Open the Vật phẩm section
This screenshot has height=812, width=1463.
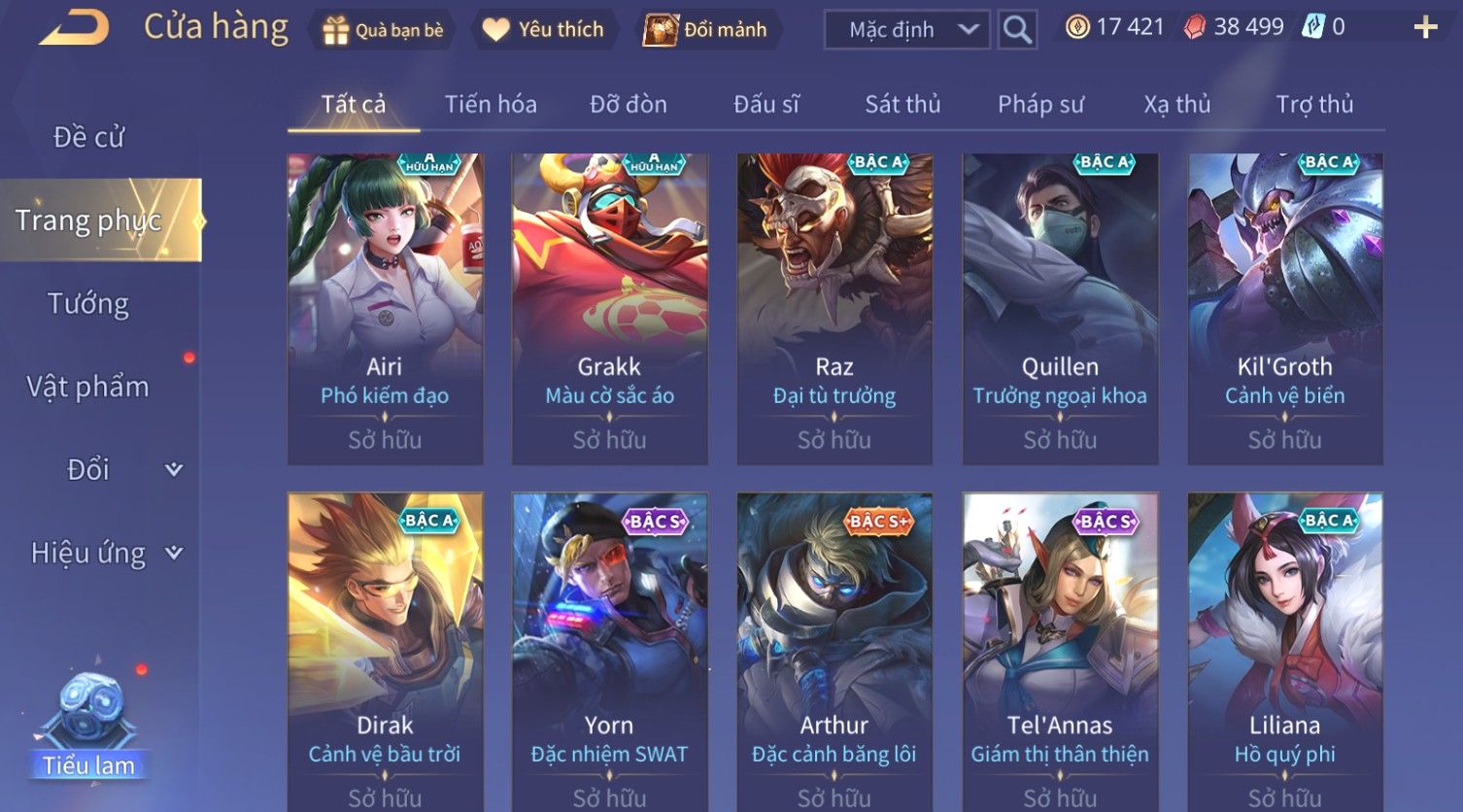(88, 387)
